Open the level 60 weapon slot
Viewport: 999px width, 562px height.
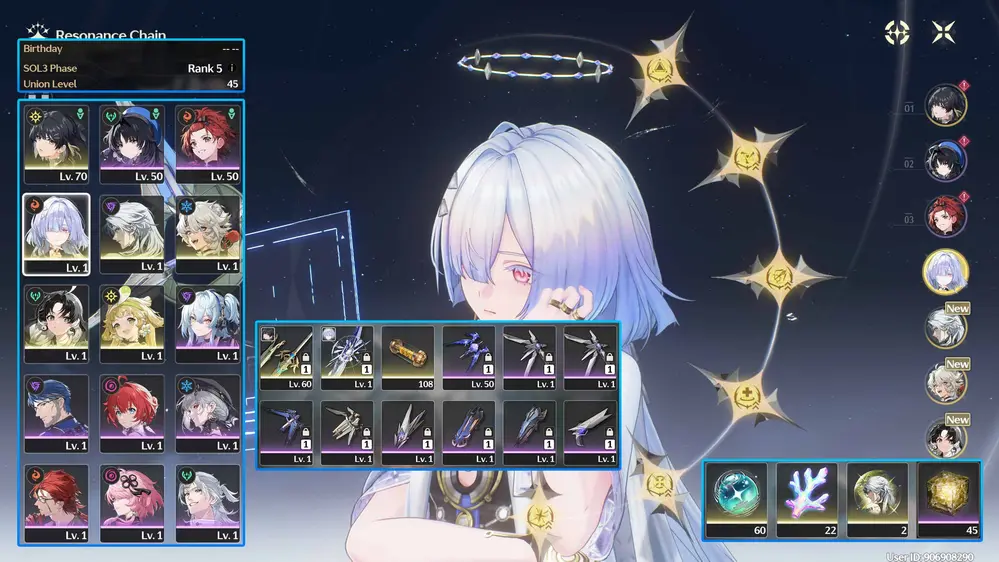(287, 357)
